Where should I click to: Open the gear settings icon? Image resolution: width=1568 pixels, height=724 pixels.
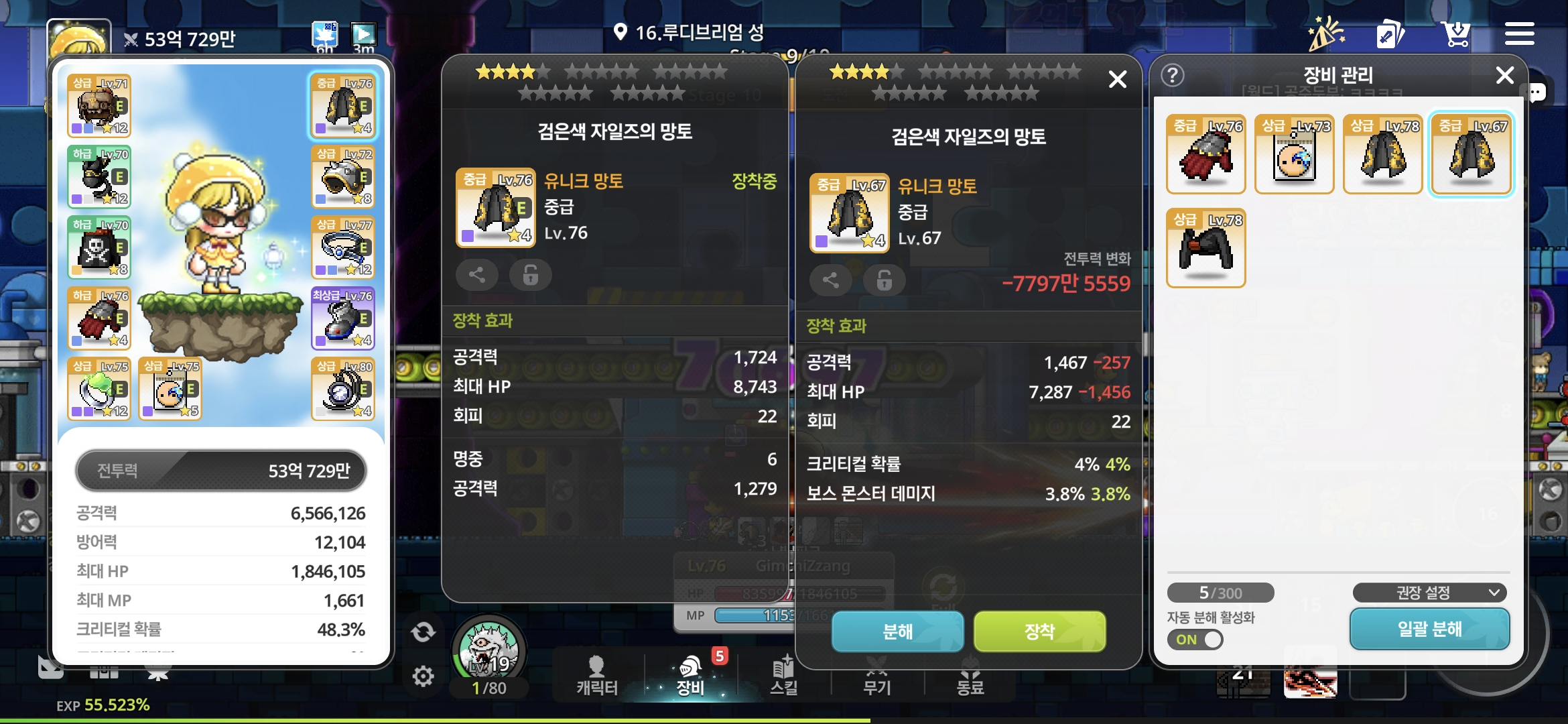[x=423, y=676]
